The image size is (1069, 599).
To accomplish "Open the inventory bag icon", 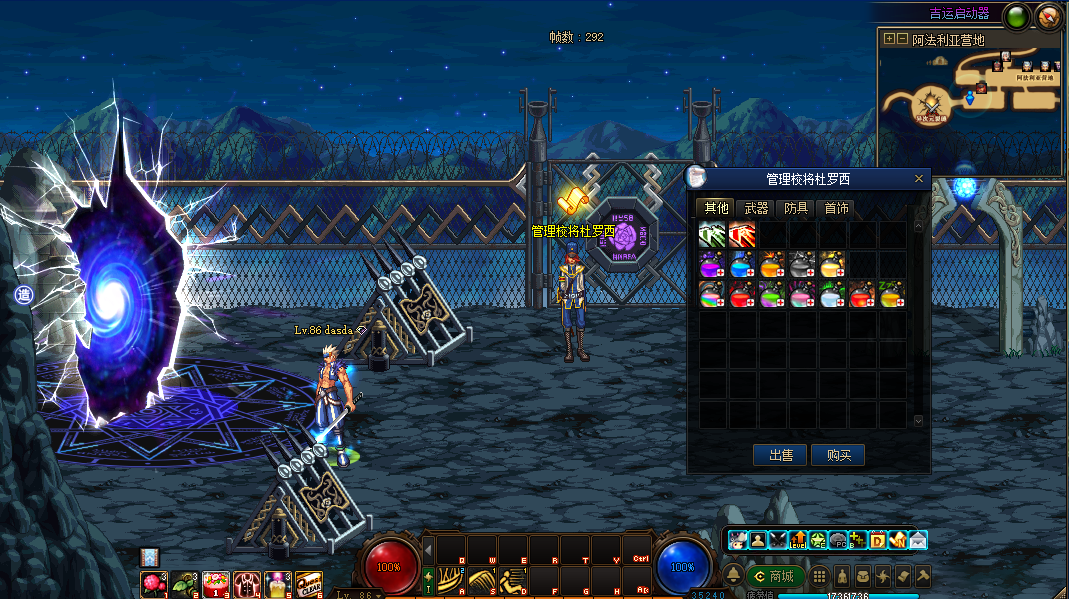I will click(863, 576).
